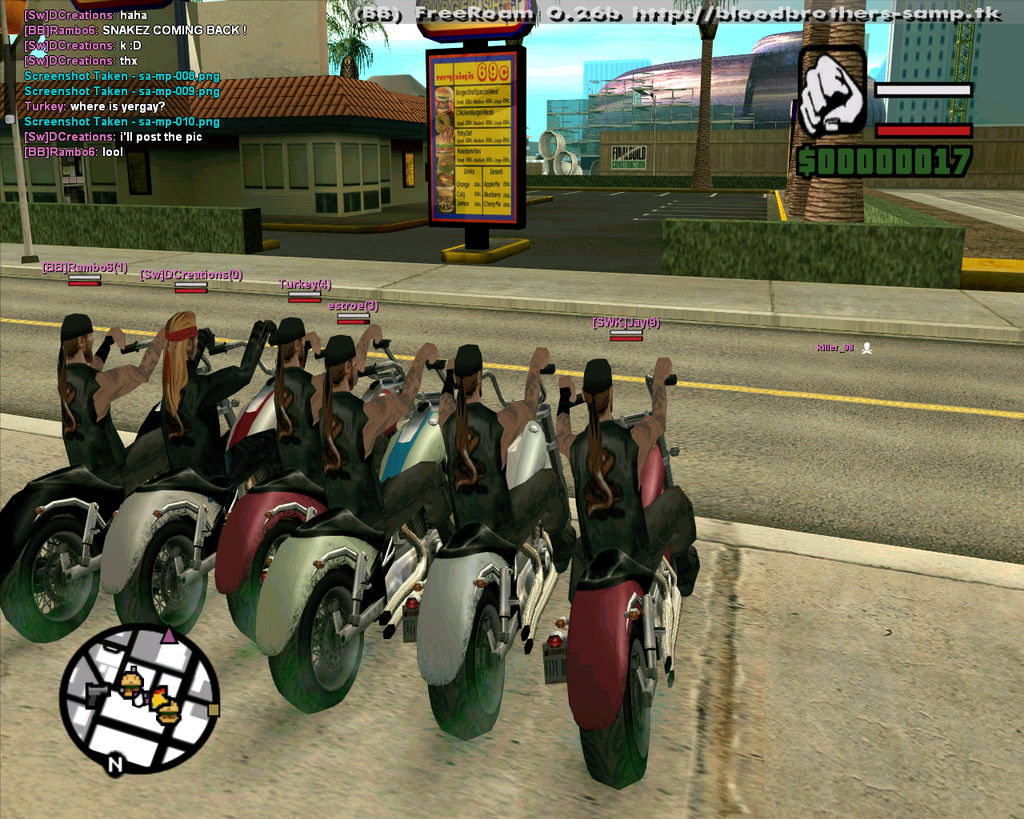Select the [BB]Rambo6 player nametag

click(84, 267)
